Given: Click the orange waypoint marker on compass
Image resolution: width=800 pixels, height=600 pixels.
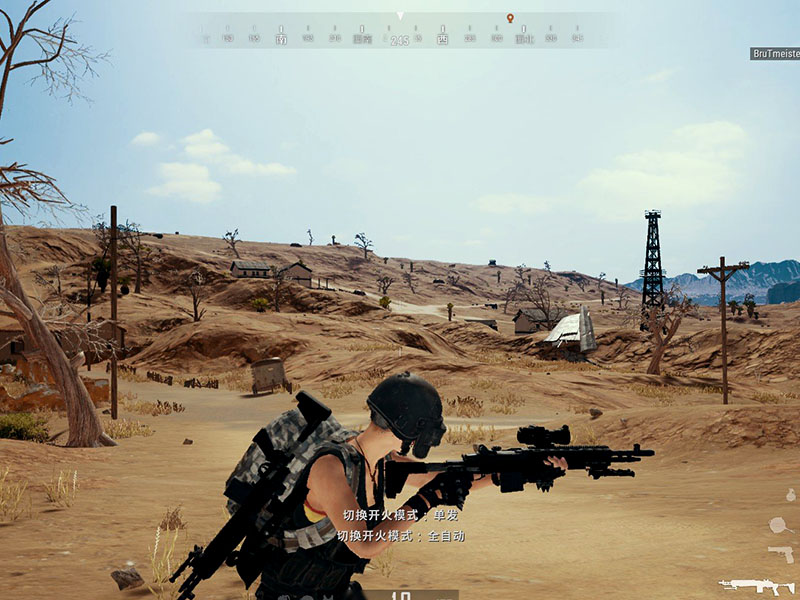Looking at the screenshot, I should point(510,18).
